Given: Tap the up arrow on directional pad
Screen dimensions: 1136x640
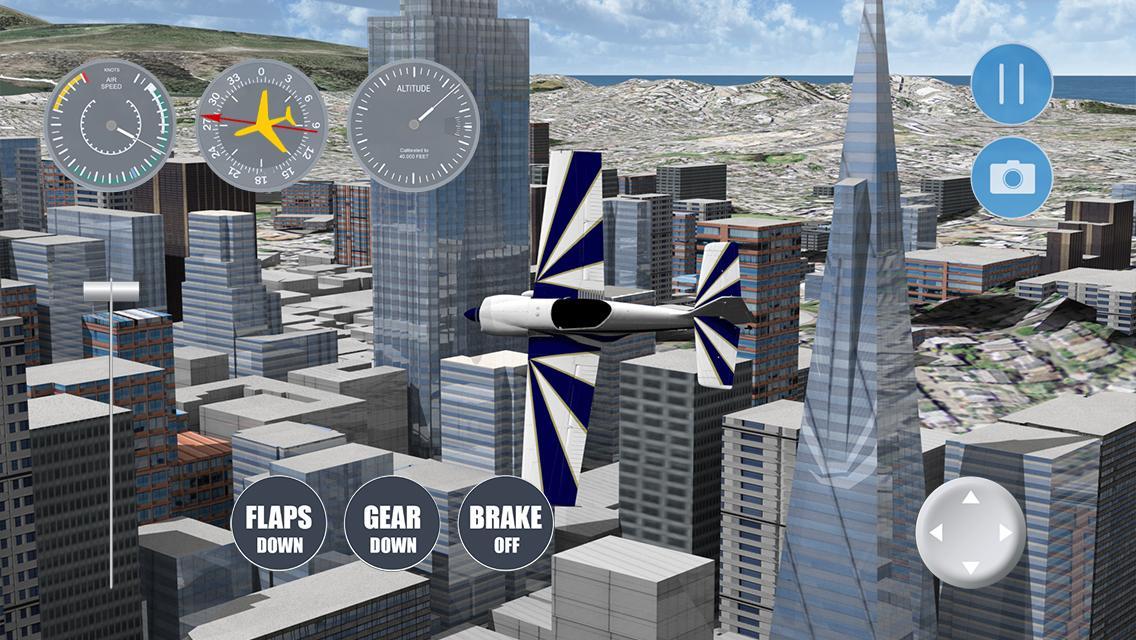Looking at the screenshot, I should point(970,496).
